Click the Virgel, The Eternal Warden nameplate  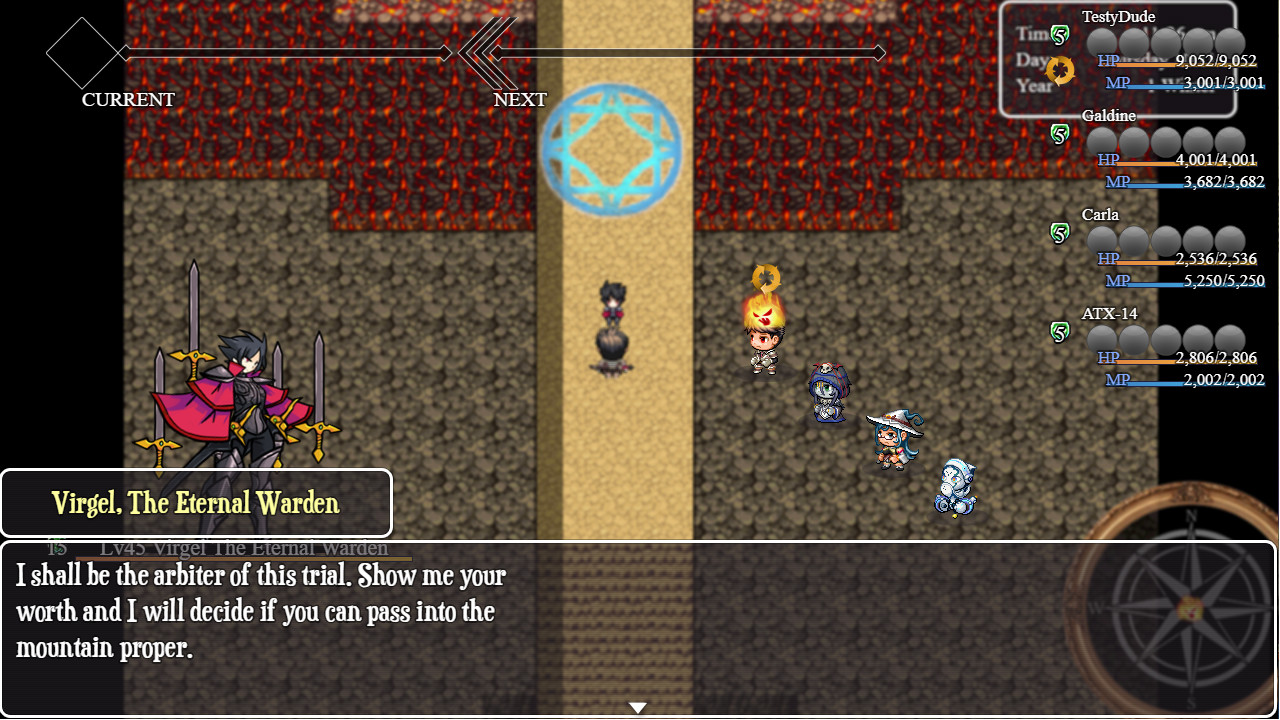(196, 503)
